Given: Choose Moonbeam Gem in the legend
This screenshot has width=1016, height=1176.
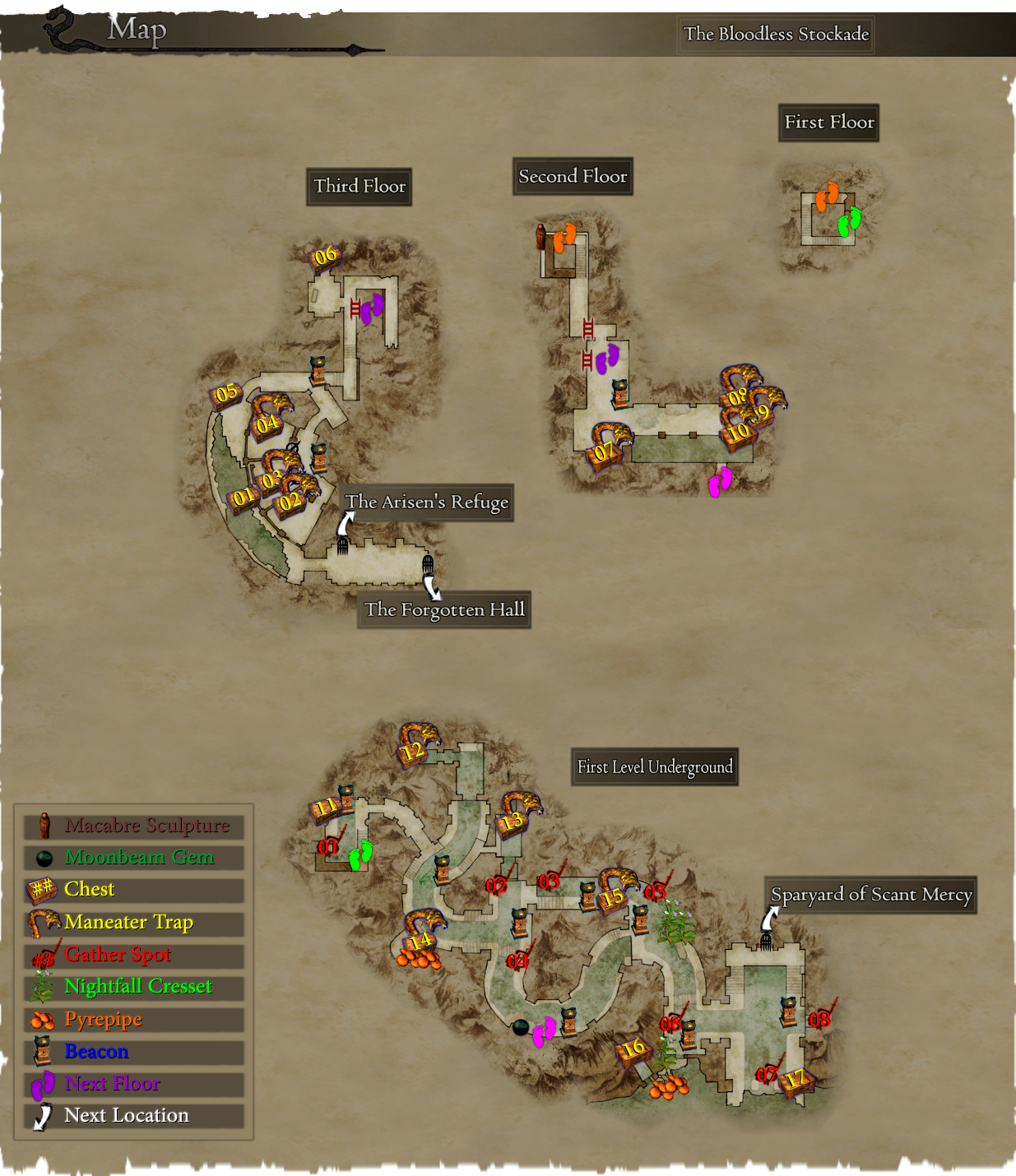Looking at the screenshot, I should coord(134,858).
